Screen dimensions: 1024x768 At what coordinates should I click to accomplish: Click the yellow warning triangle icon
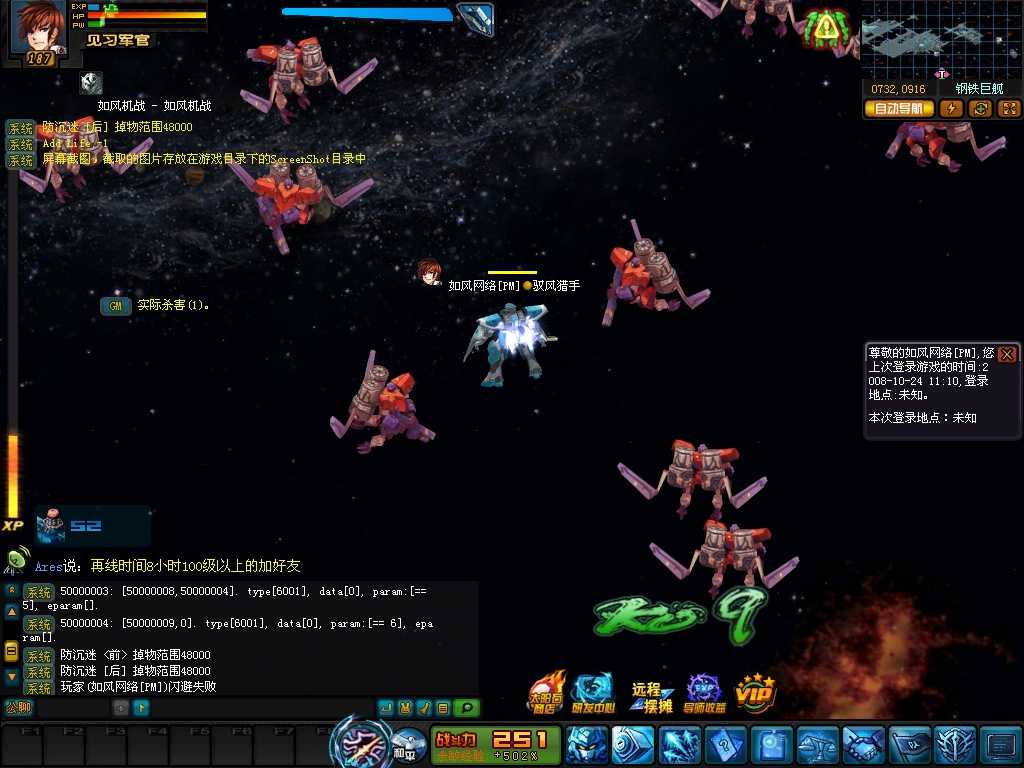click(x=825, y=28)
